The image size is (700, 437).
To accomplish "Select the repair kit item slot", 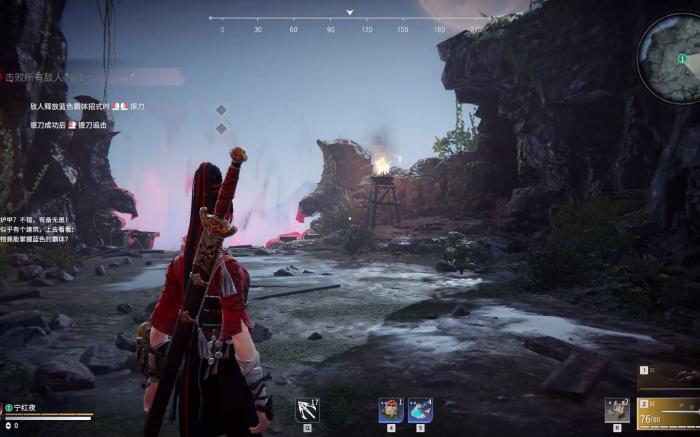I will click(618, 410).
